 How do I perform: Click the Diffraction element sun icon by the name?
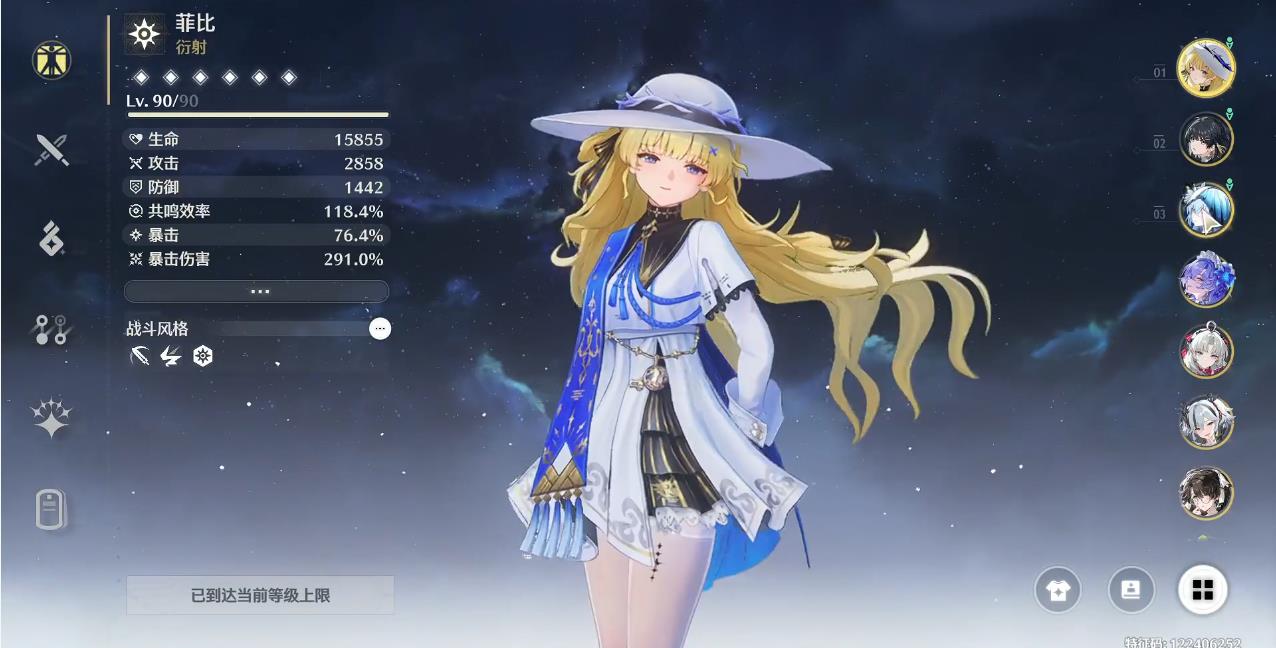click(145, 35)
